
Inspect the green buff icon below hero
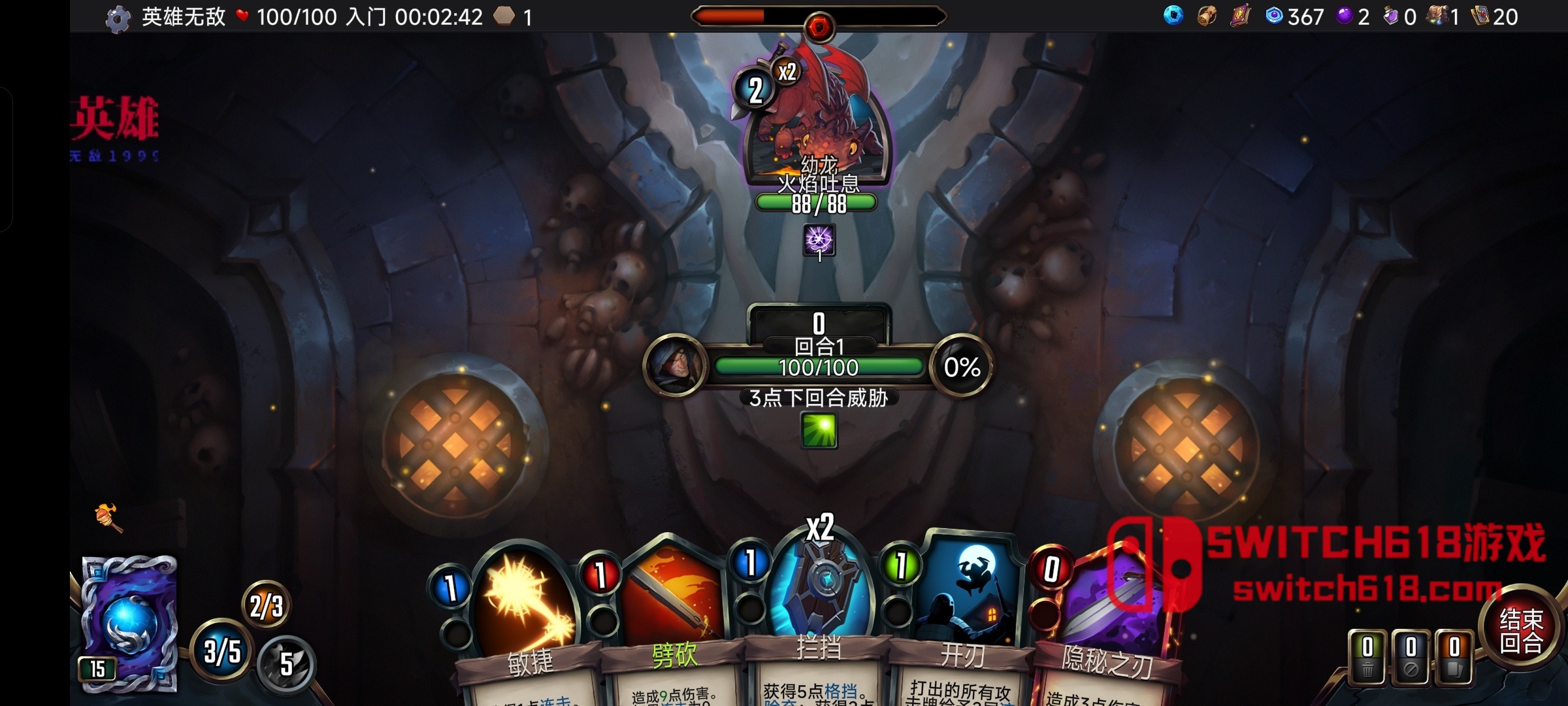[x=819, y=431]
